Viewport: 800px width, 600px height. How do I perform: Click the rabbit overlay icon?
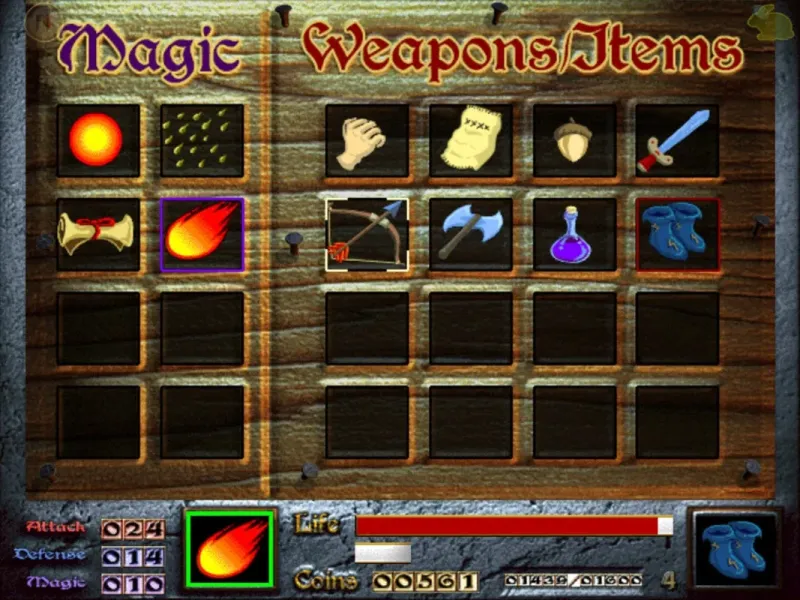pos(773,23)
